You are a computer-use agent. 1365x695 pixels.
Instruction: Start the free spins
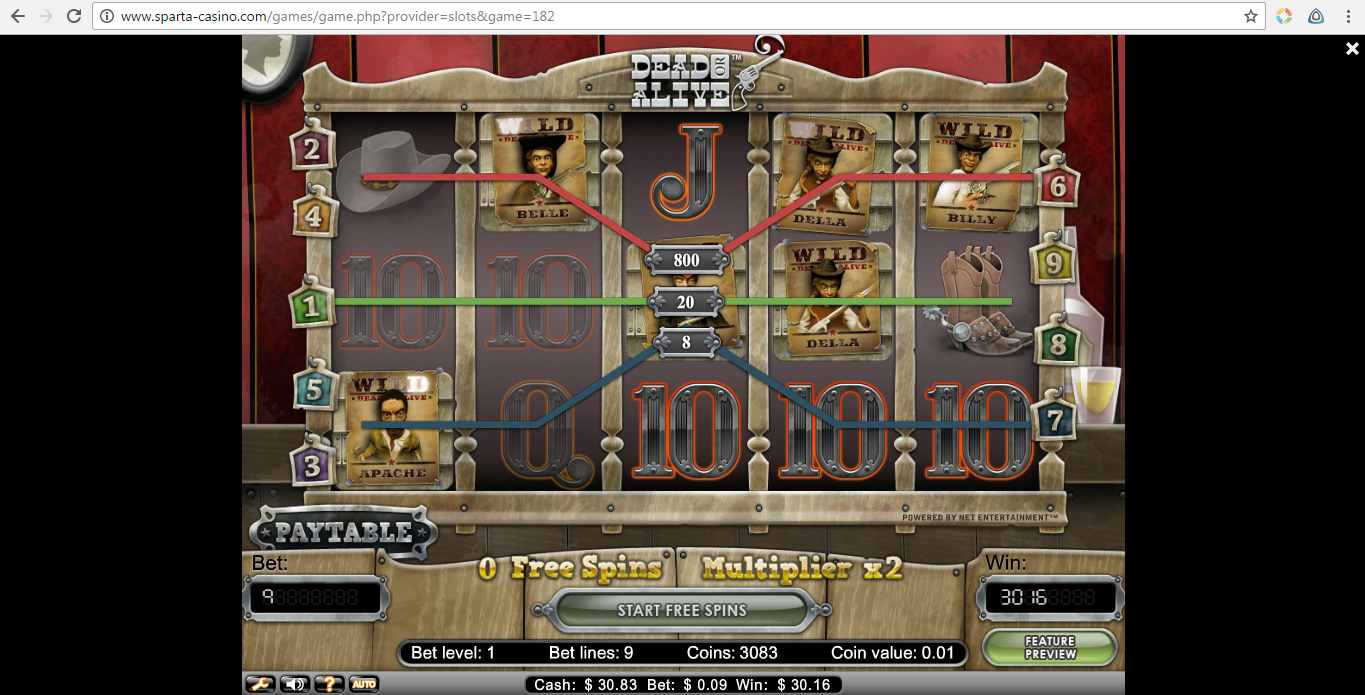click(681, 610)
